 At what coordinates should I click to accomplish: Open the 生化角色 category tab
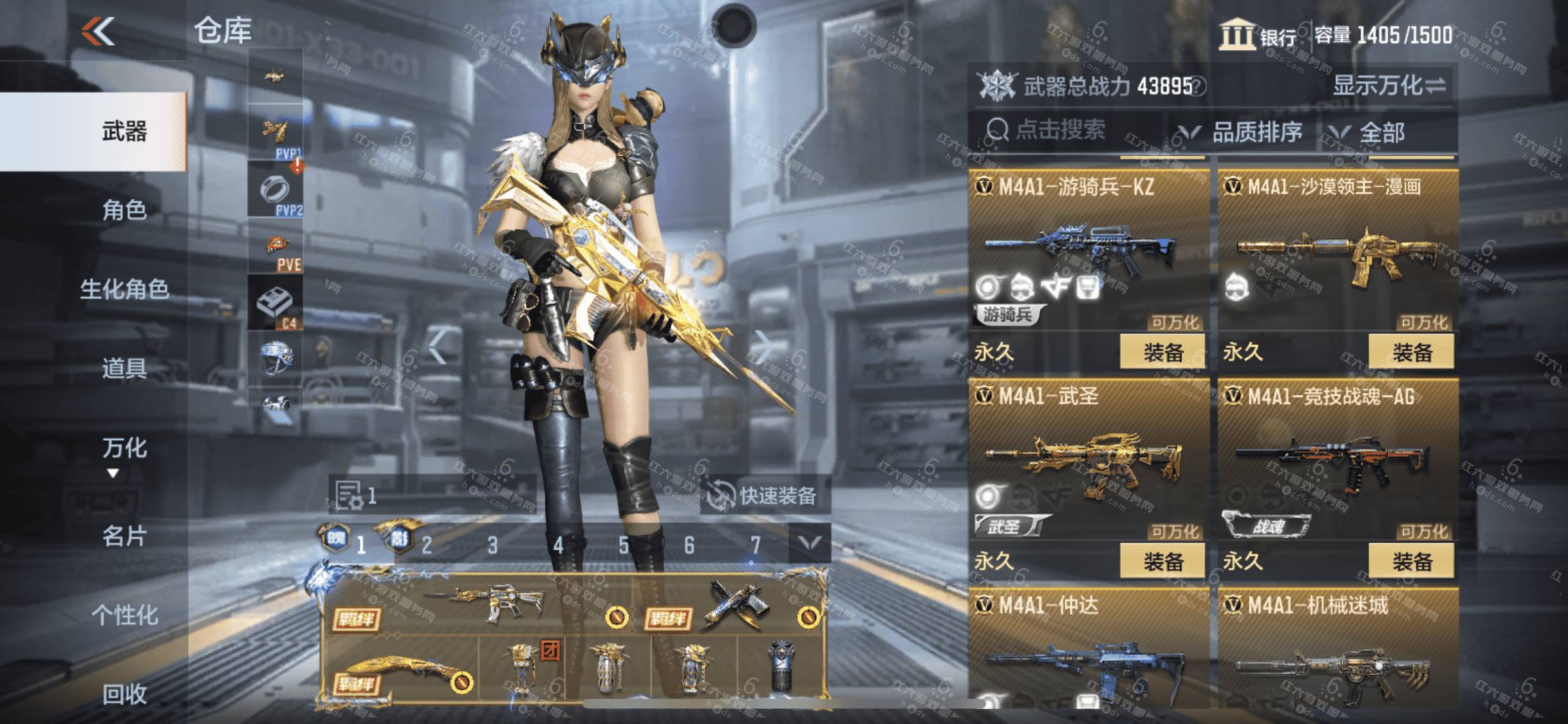(124, 289)
